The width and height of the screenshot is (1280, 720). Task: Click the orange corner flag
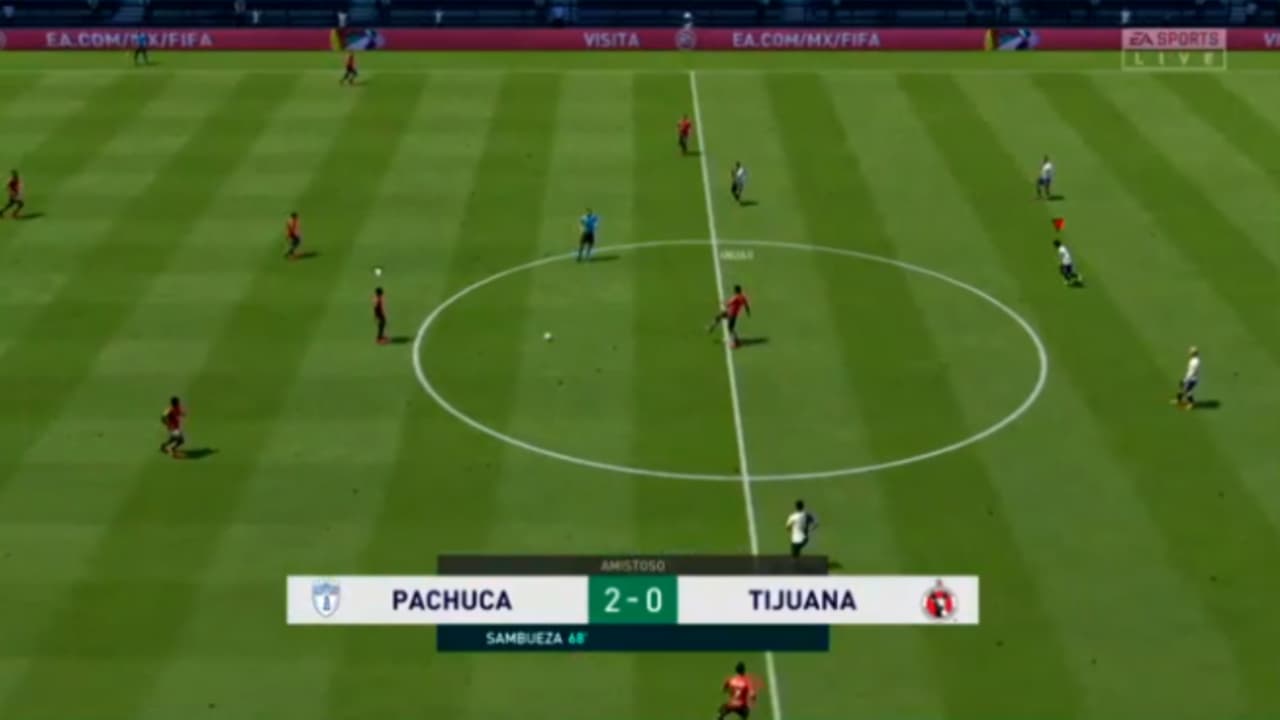[x=1056, y=222]
